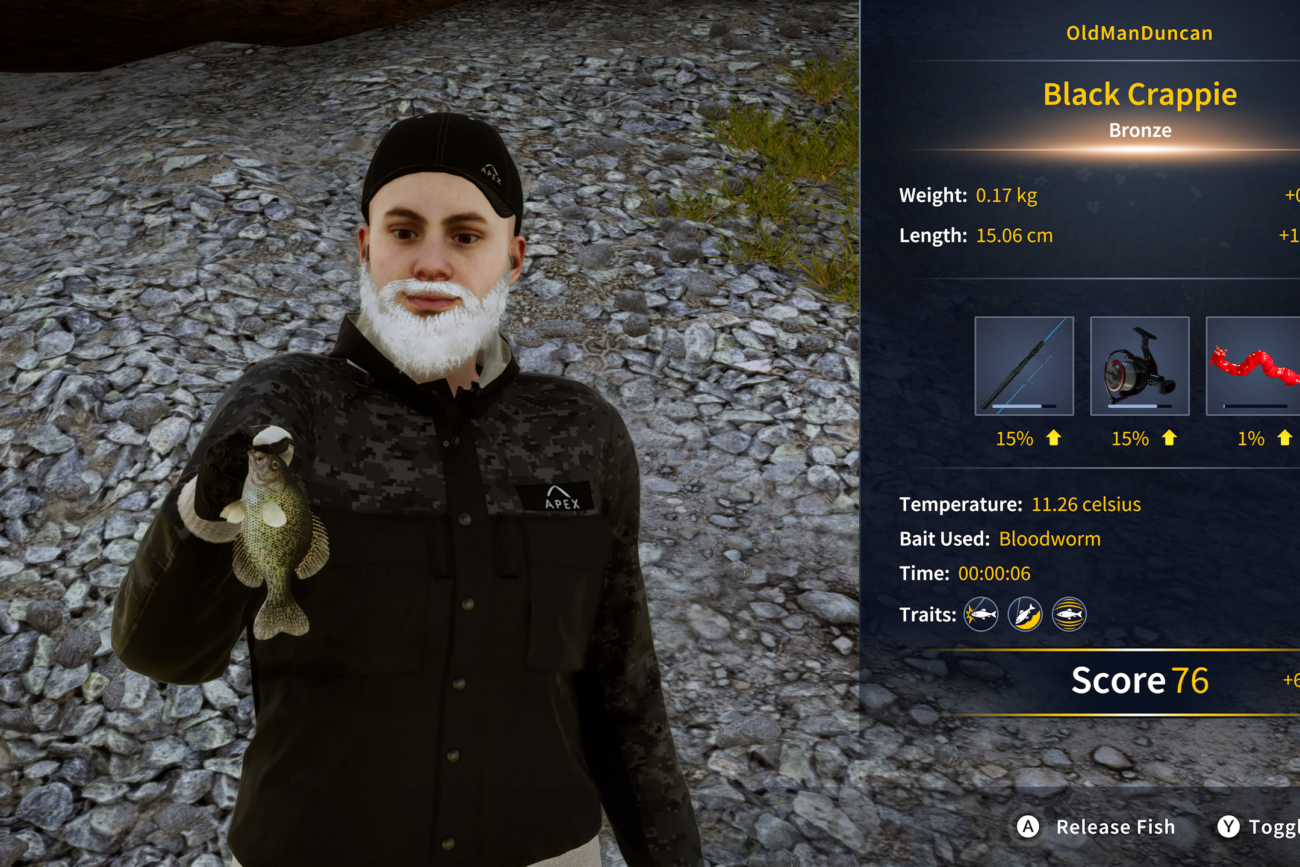This screenshot has width=1300, height=867.
Task: Select the spinning reel equipment slot
Action: pyautogui.click(x=1139, y=366)
